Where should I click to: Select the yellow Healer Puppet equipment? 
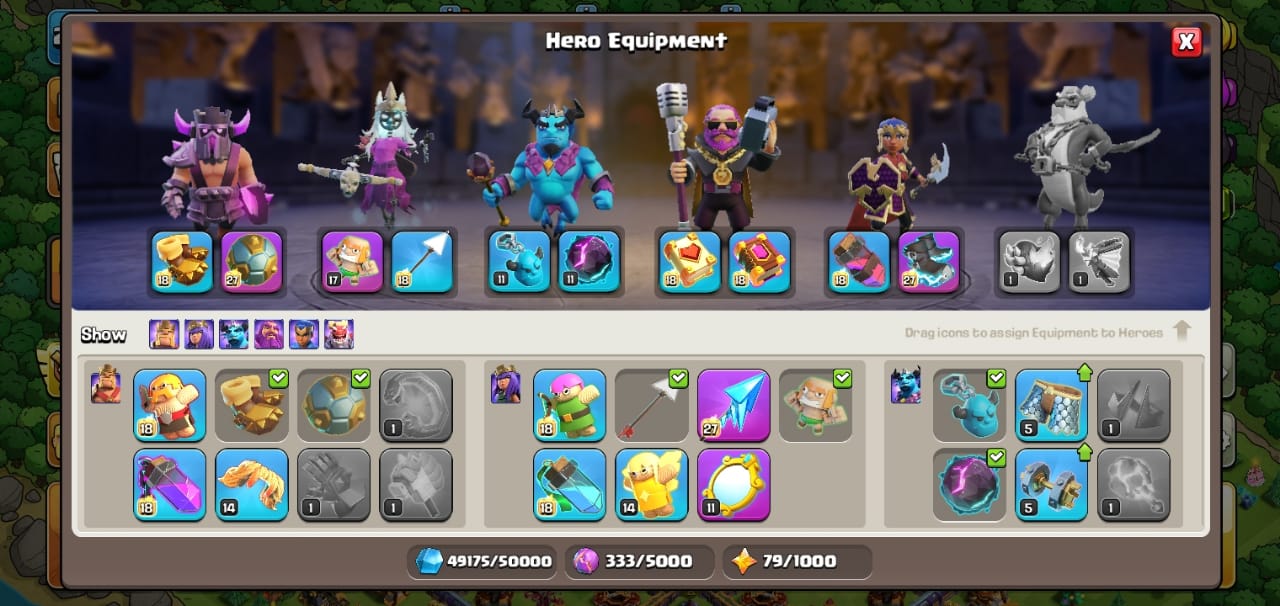click(652, 484)
